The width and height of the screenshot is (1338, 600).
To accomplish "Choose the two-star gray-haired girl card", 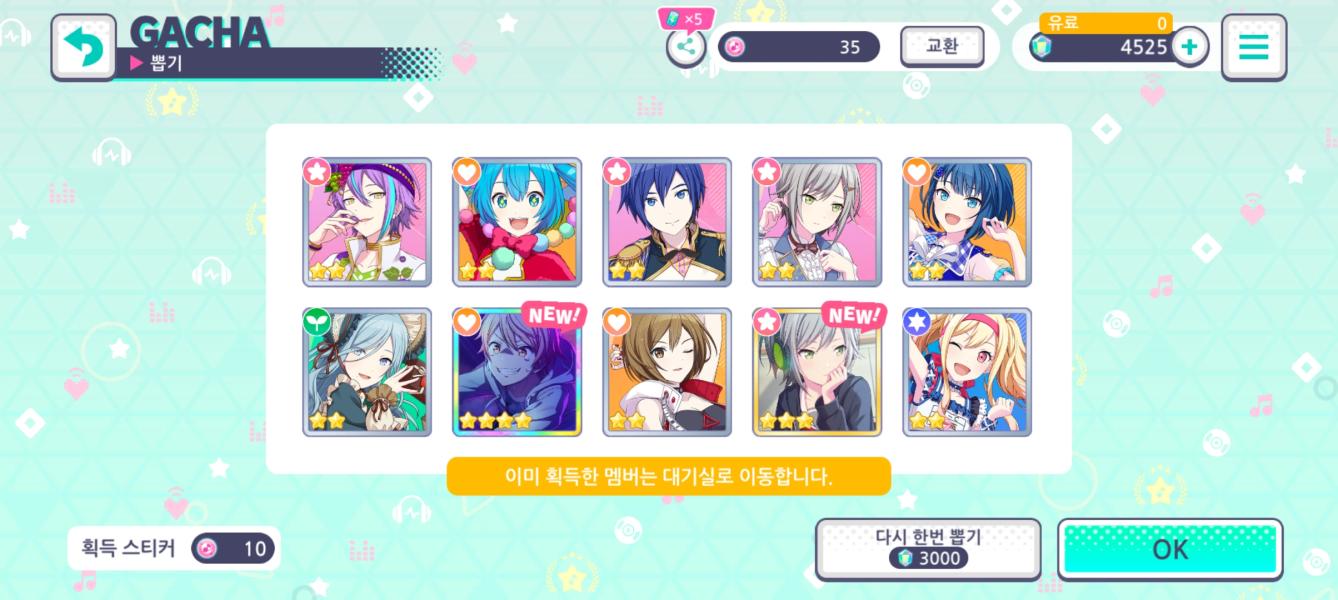I will pyautogui.click(x=817, y=222).
